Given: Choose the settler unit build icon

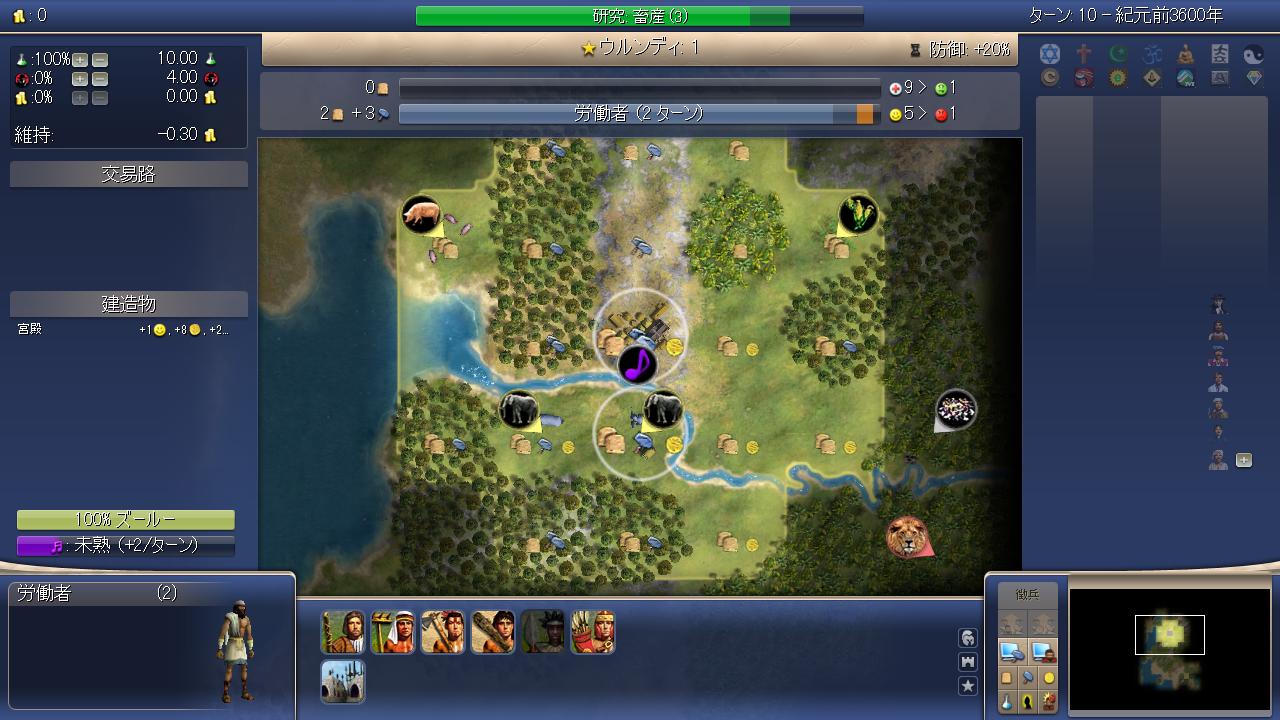Looking at the screenshot, I should pyautogui.click(x=343, y=632).
